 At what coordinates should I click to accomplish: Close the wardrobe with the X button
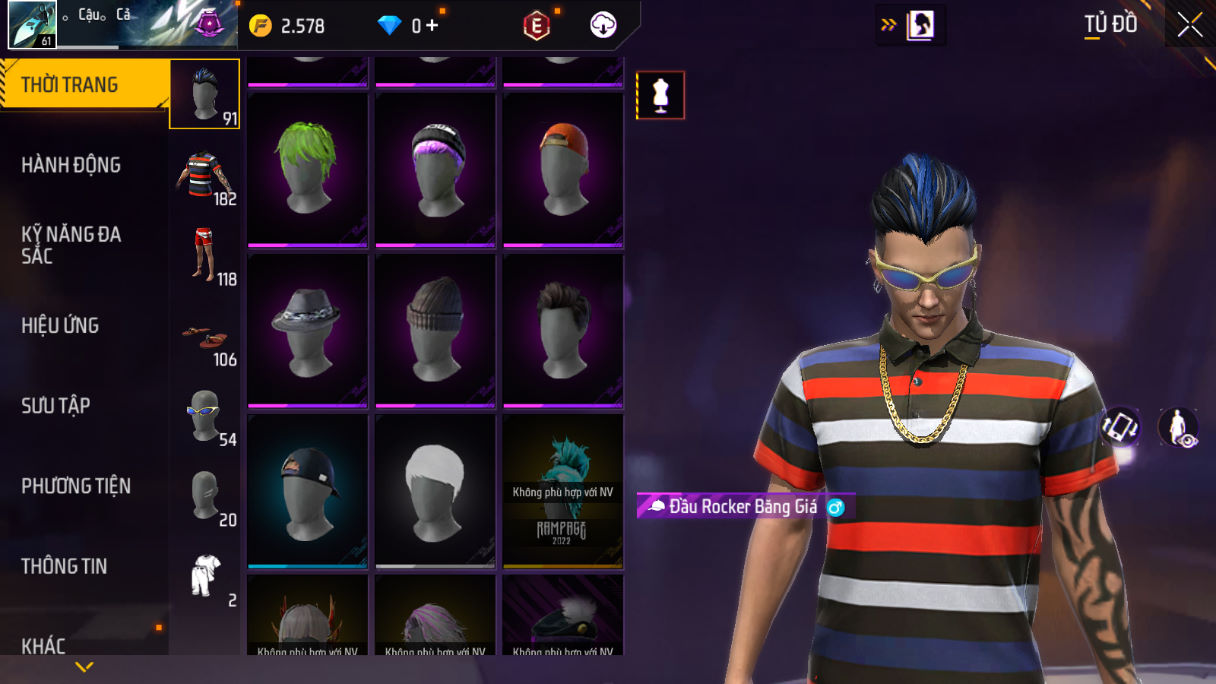1189,25
